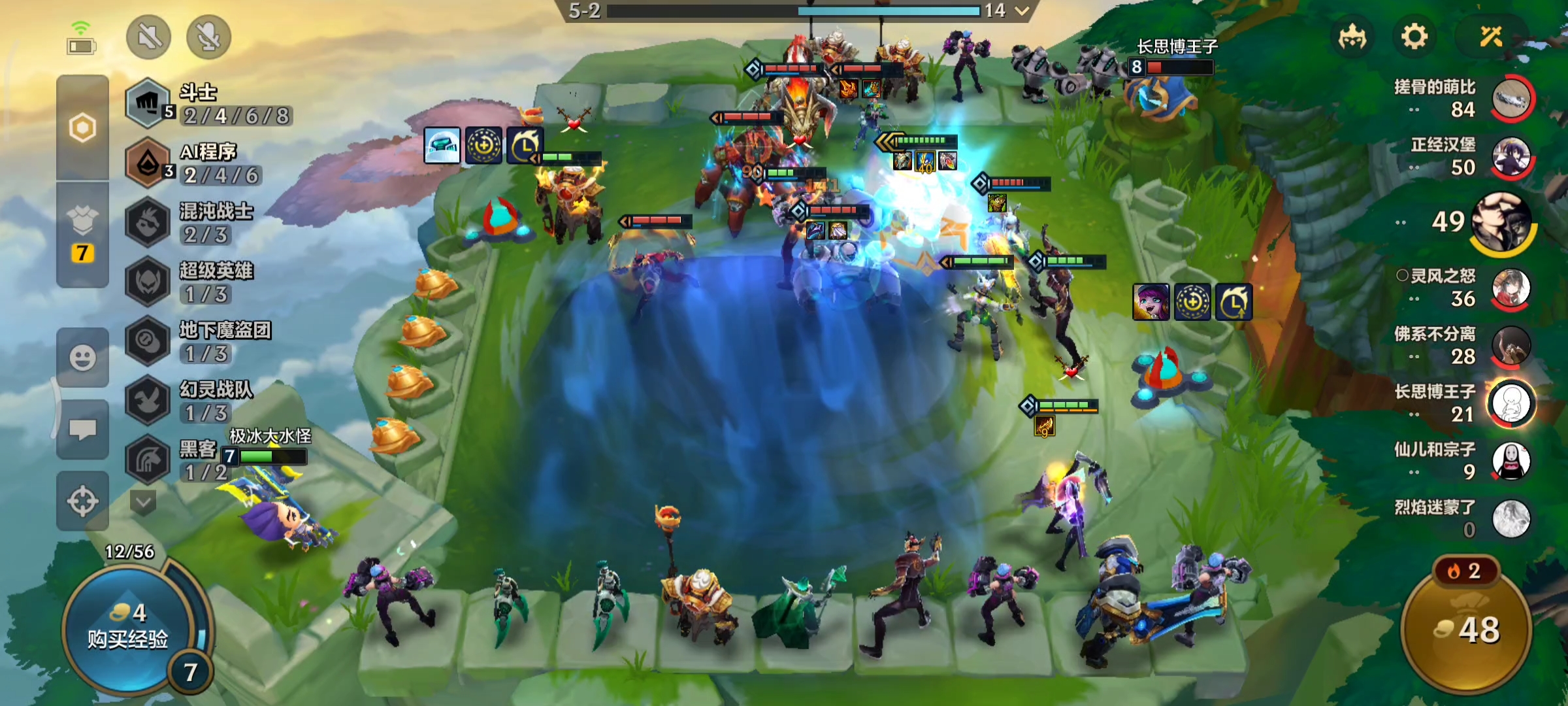Toggle the muted speaker icon
This screenshot has width=1568, height=706.
pyautogui.click(x=149, y=37)
